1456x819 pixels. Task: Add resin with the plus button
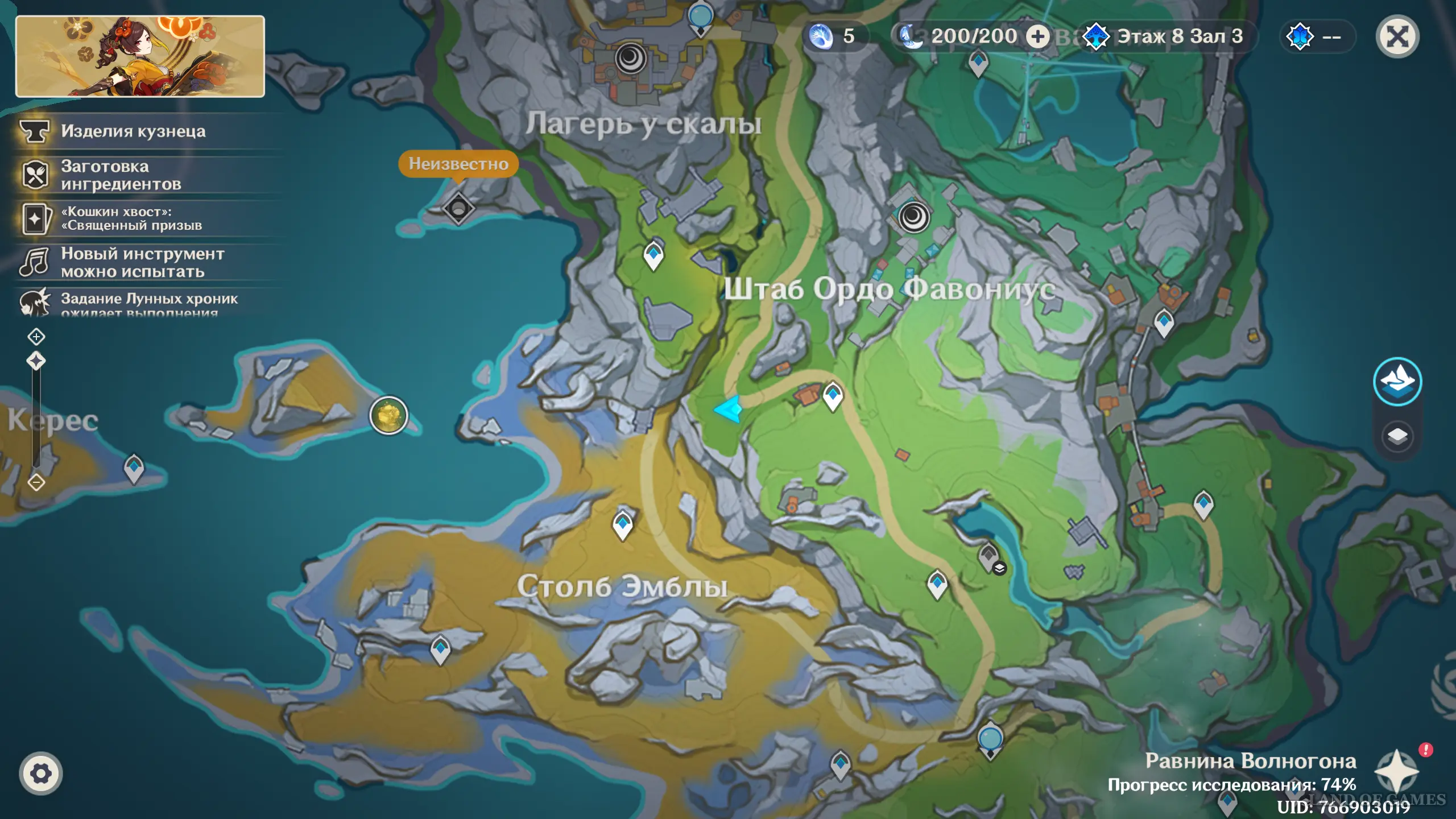tap(1037, 37)
